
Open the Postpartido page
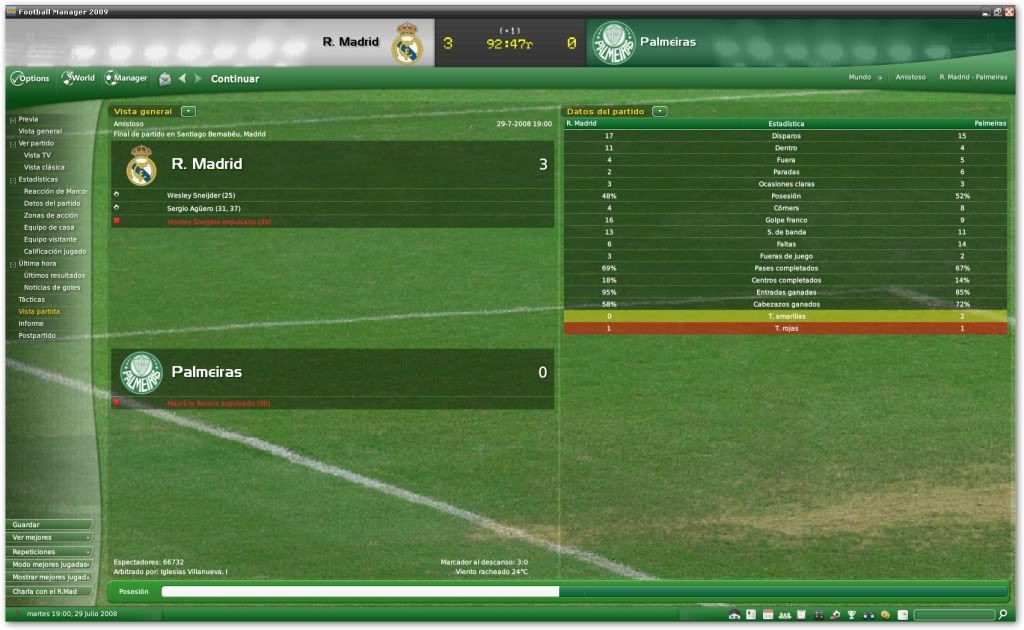tap(37, 335)
